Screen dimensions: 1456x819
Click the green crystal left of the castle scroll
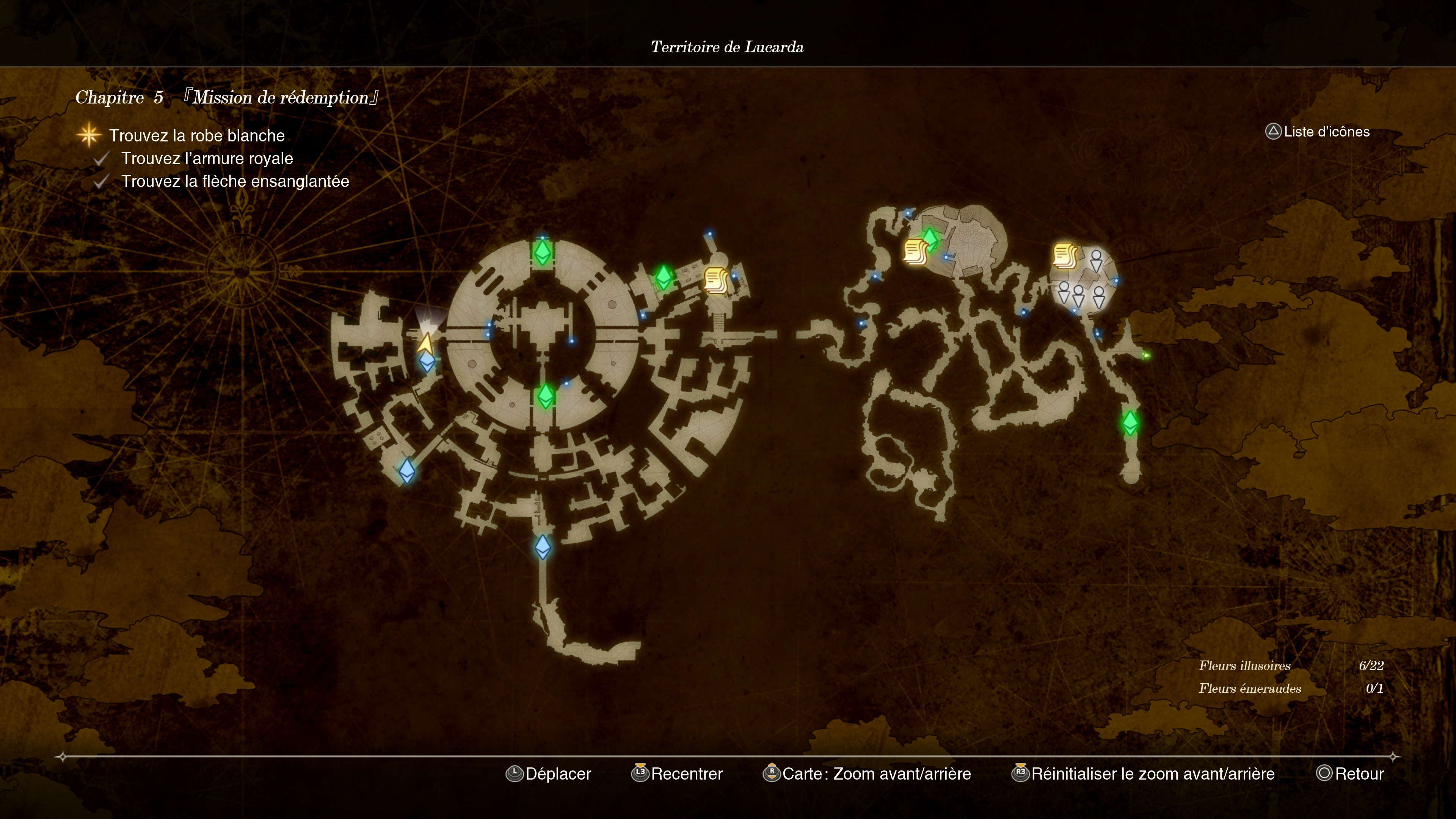[664, 277]
